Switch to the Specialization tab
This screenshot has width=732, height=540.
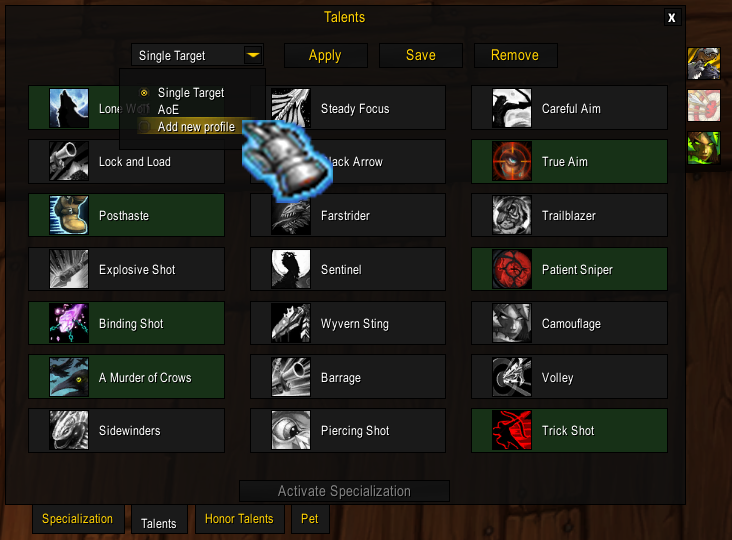(78, 519)
